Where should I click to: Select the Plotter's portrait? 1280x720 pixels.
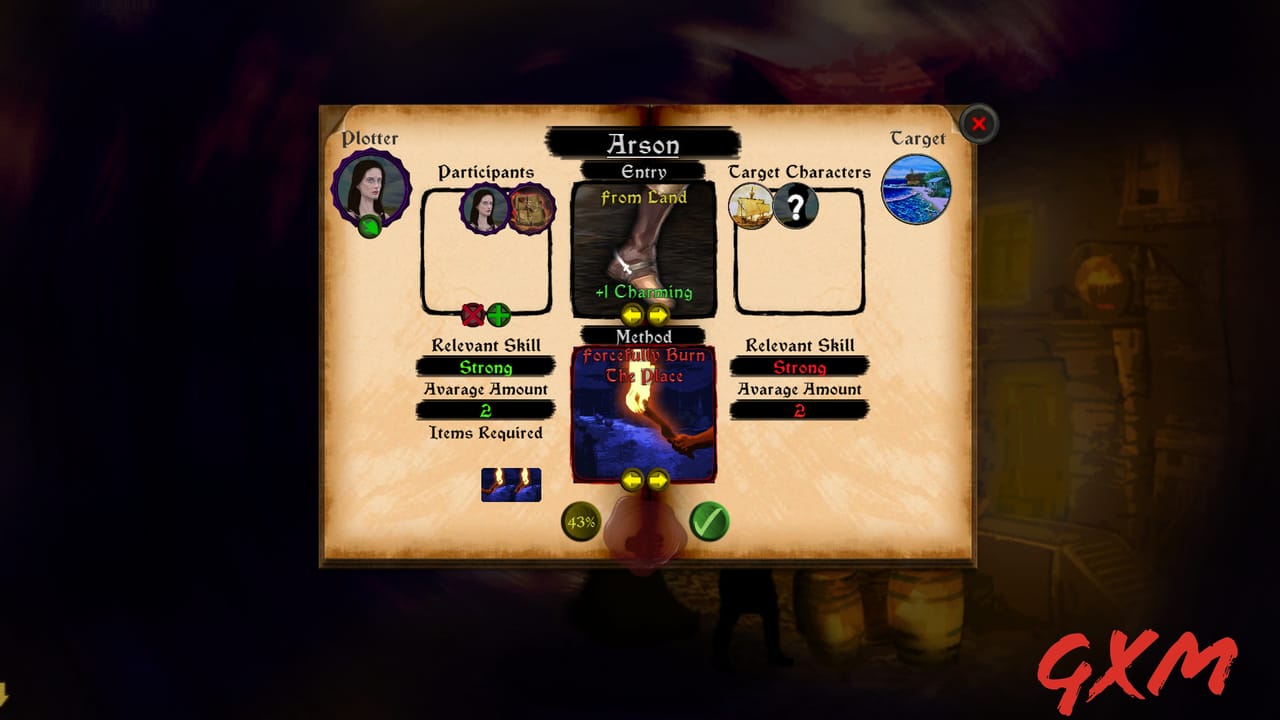click(x=371, y=189)
